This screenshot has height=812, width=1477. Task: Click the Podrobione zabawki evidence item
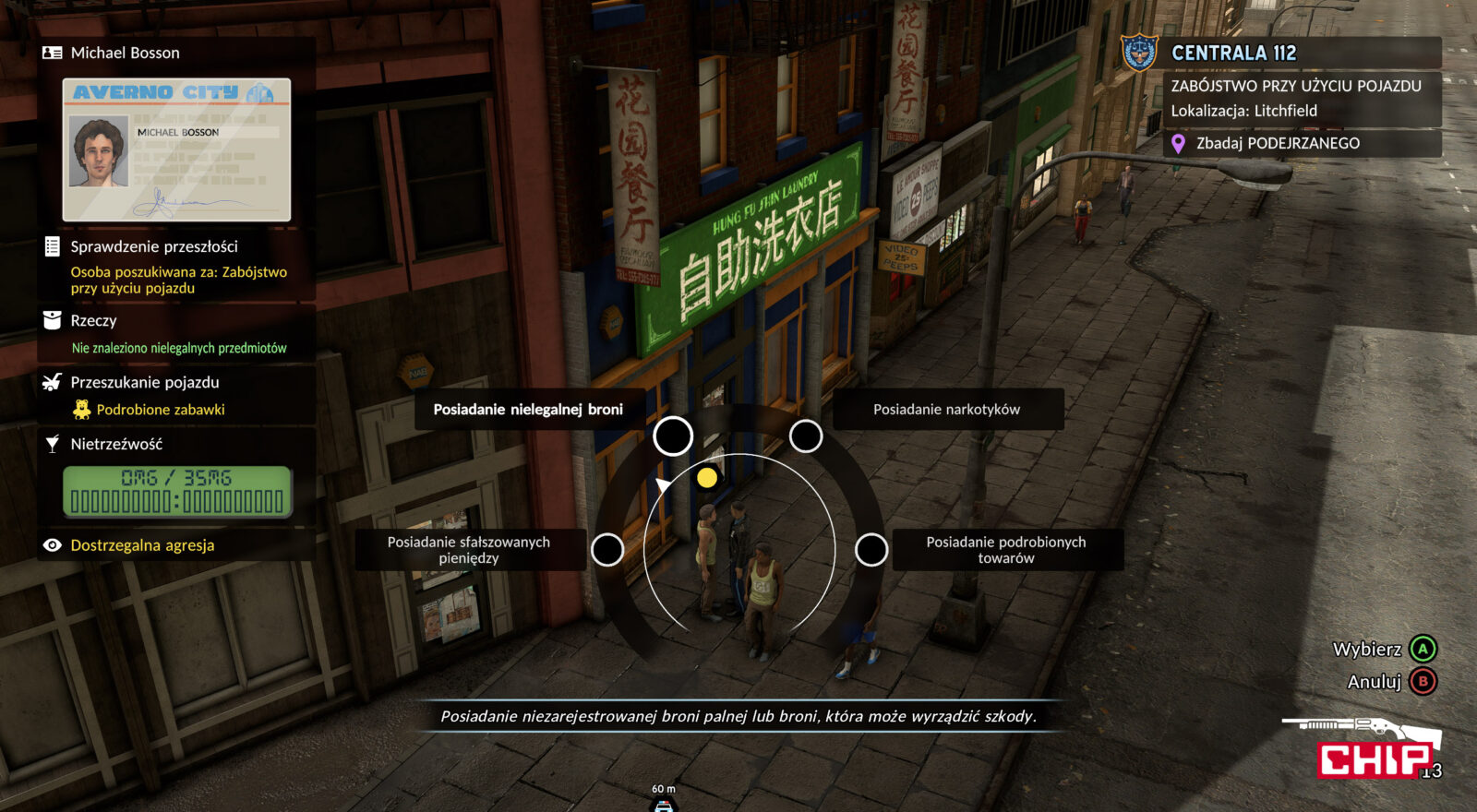pos(161,410)
